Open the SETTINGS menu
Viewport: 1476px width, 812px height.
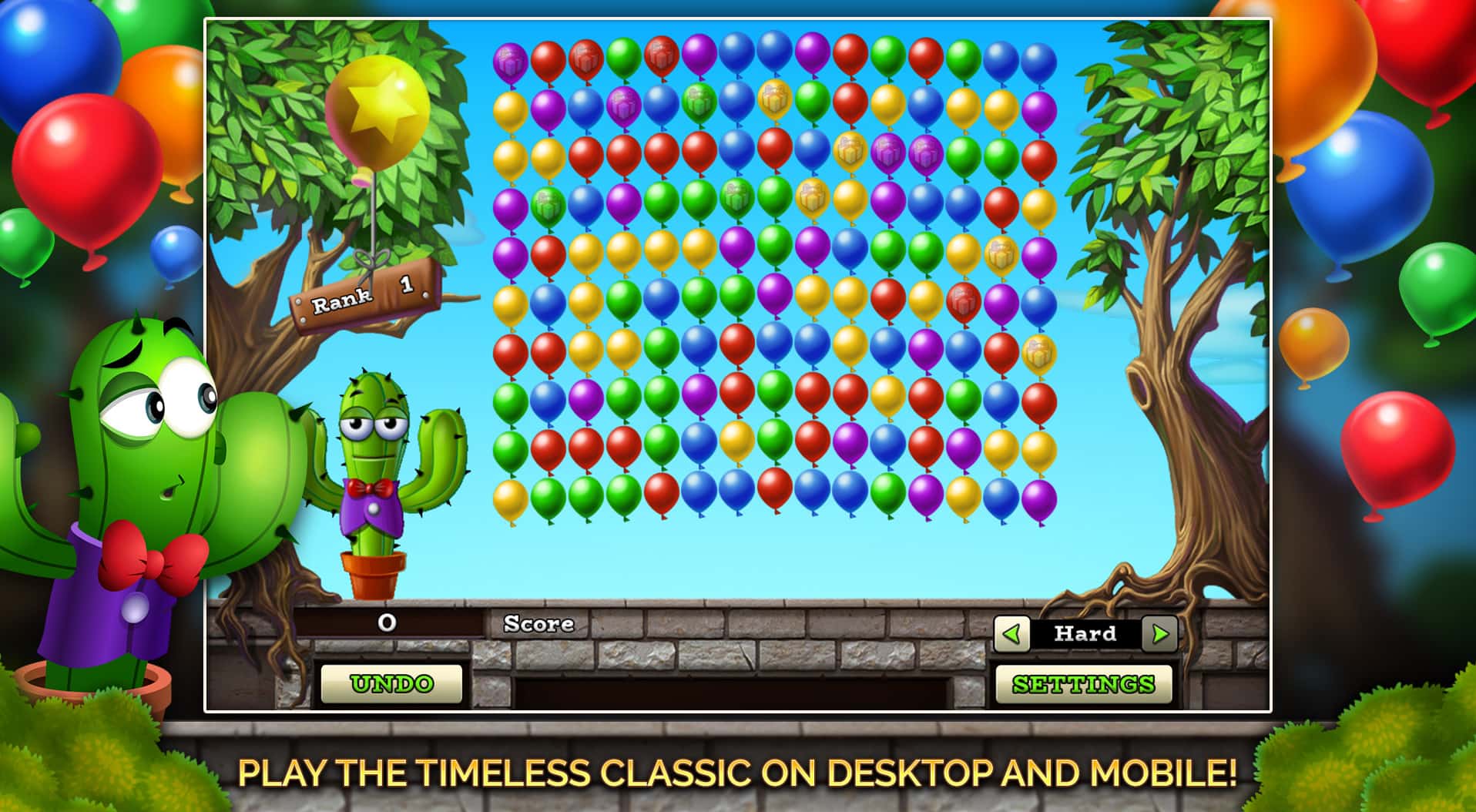coord(1082,683)
